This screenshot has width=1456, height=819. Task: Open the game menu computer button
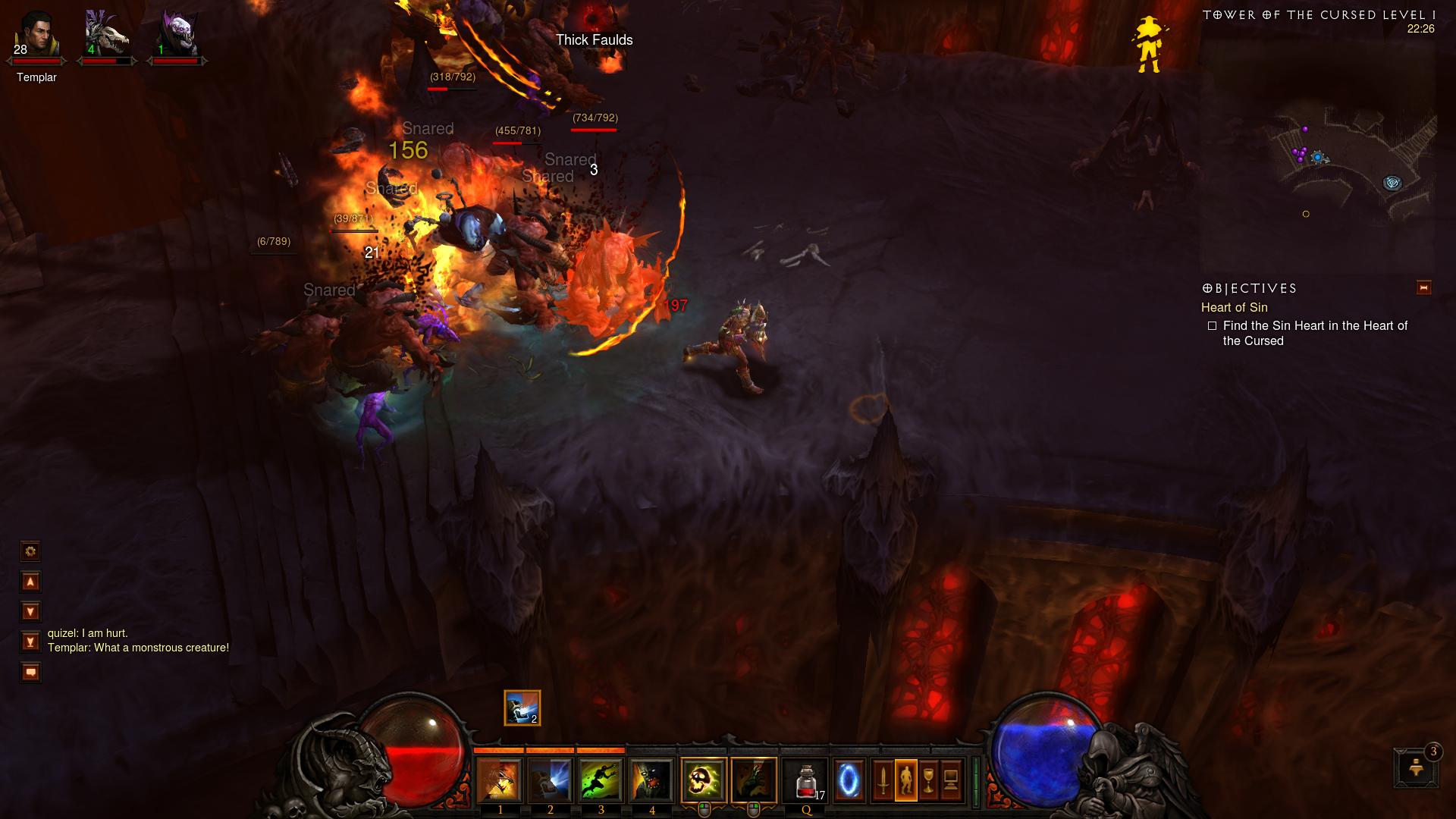pyautogui.click(x=951, y=780)
